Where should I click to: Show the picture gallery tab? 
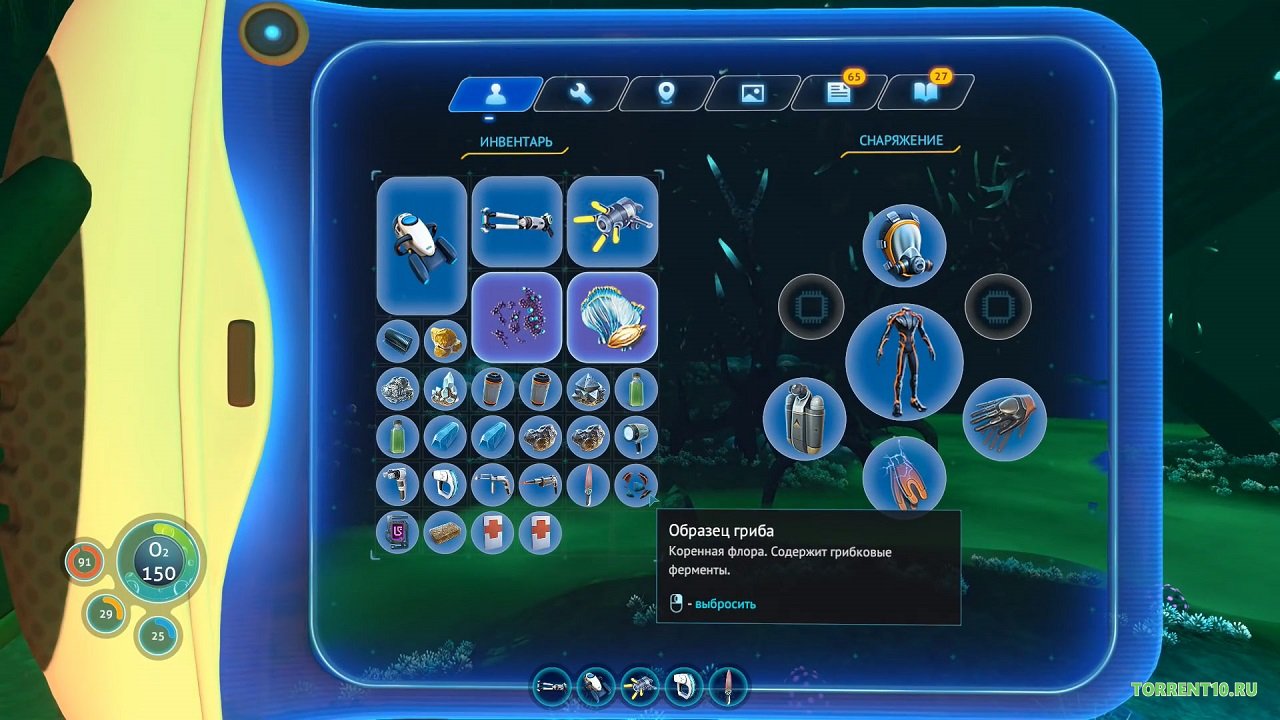(752, 94)
